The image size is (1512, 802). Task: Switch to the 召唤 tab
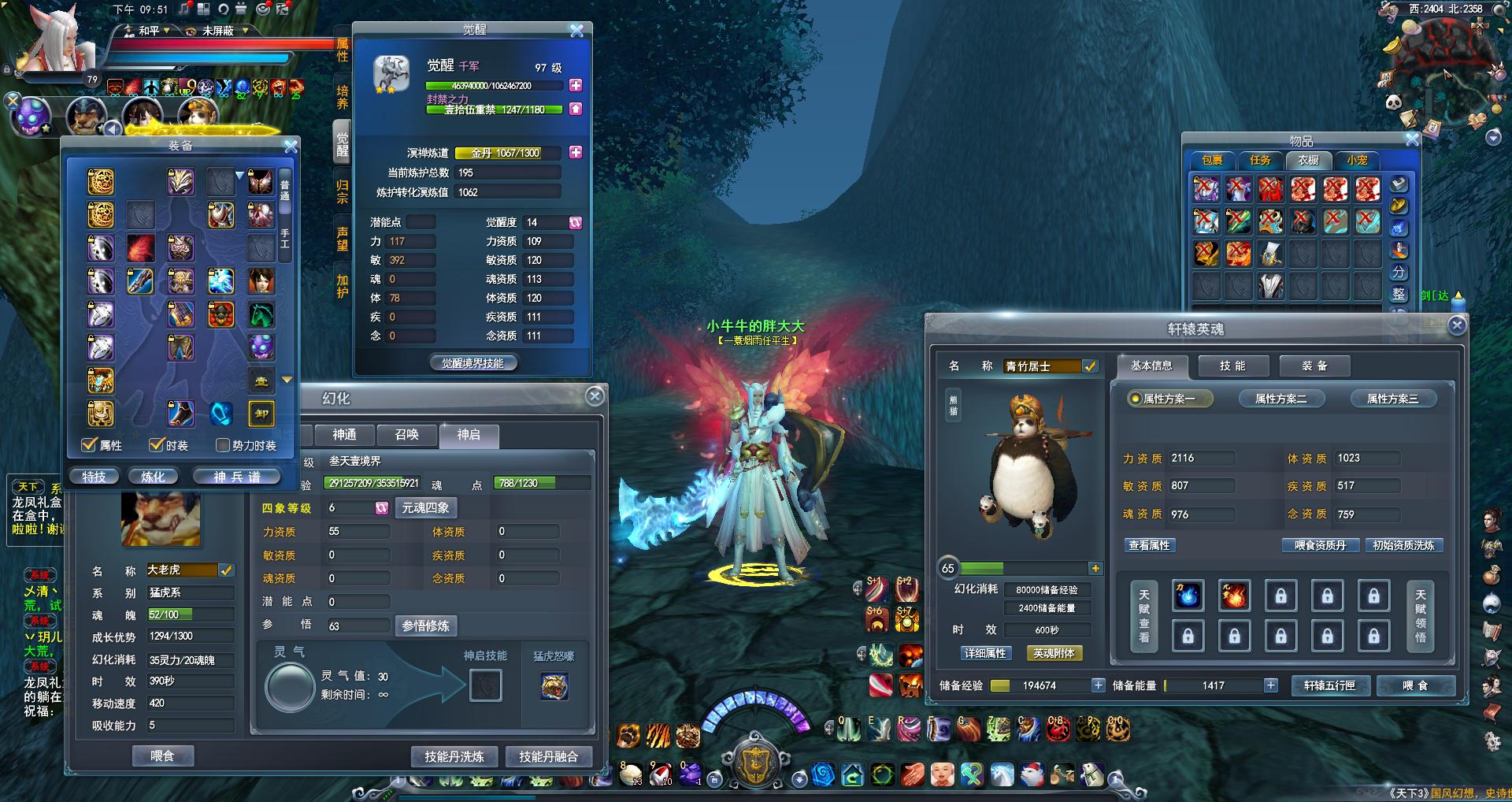(406, 434)
